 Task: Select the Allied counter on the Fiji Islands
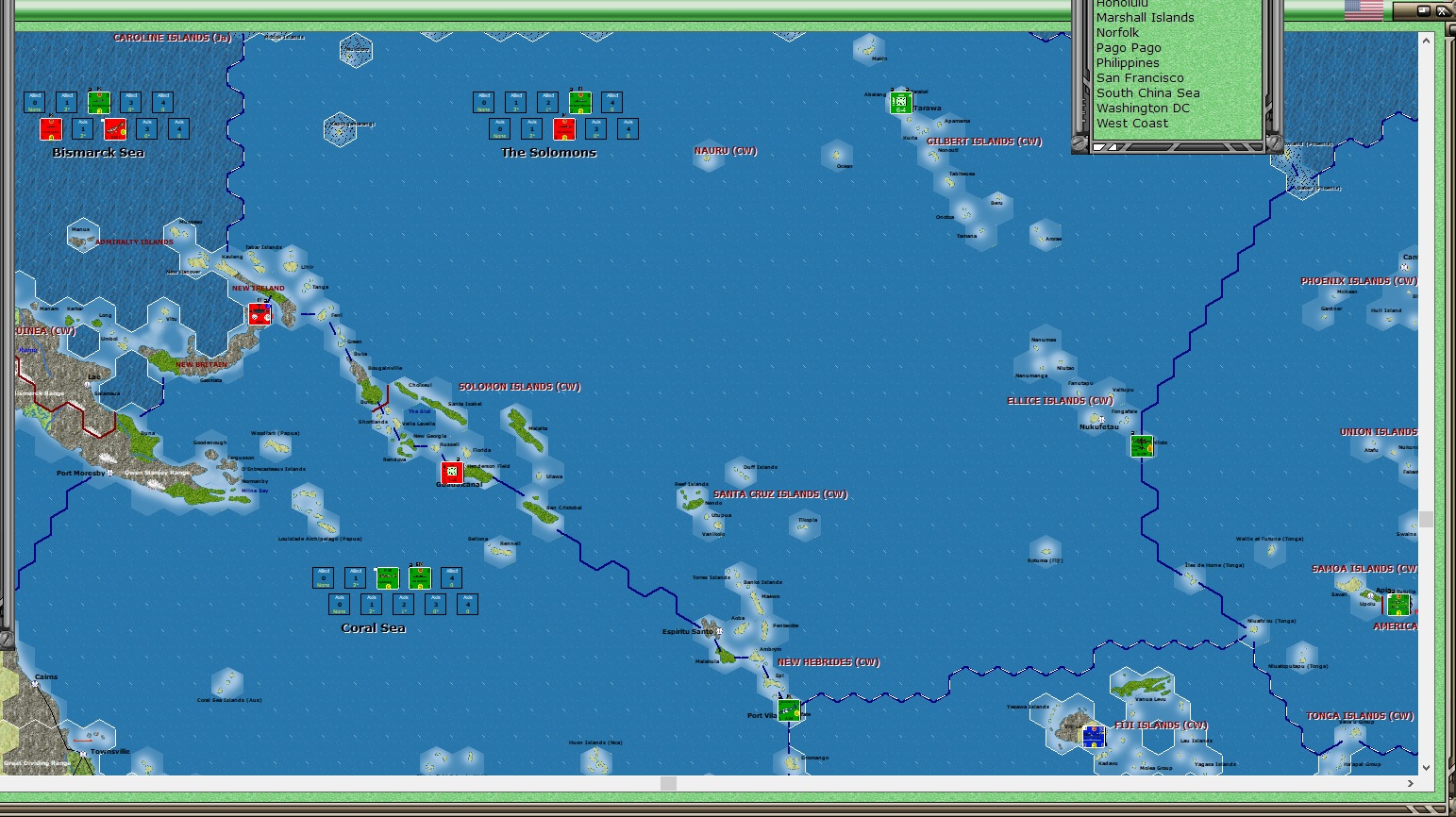click(x=1092, y=737)
